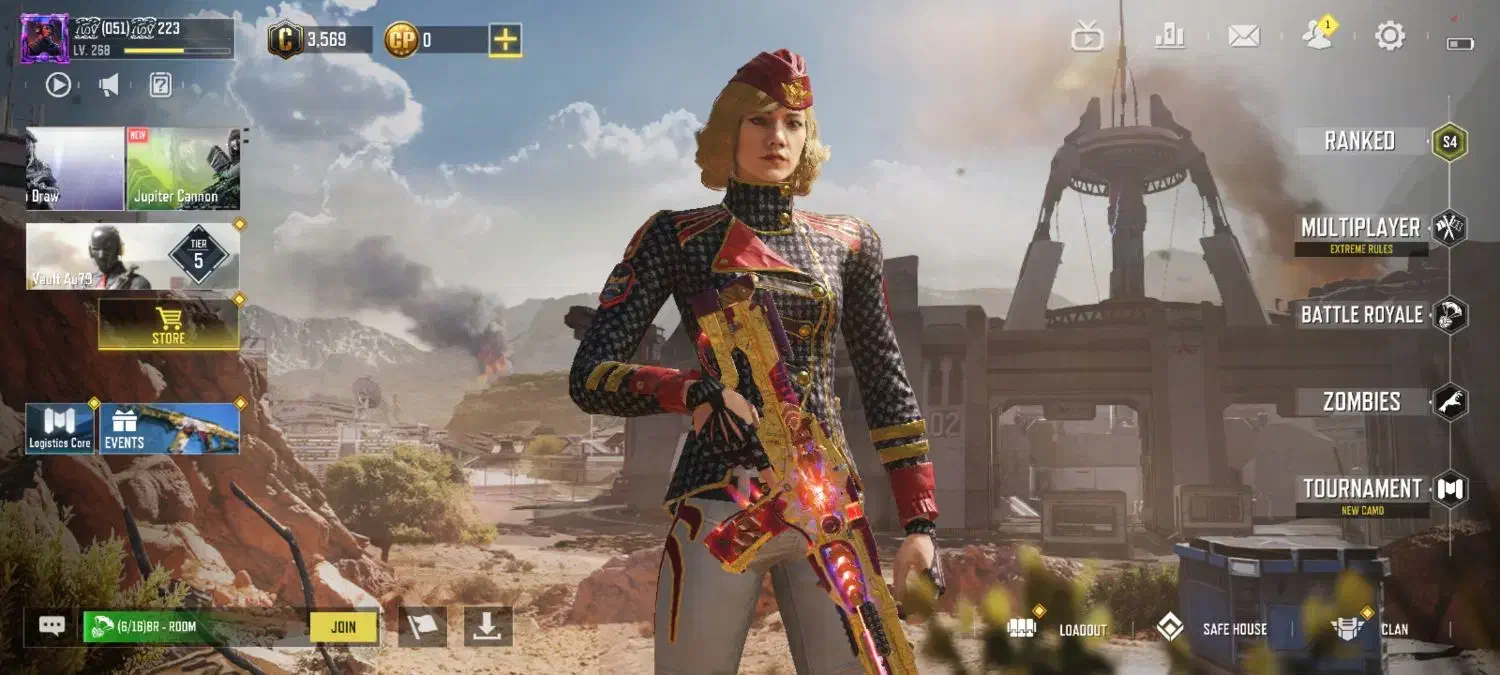Viewport: 1500px width, 675px height.
Task: Open the chat bubble icon
Action: (x=52, y=626)
